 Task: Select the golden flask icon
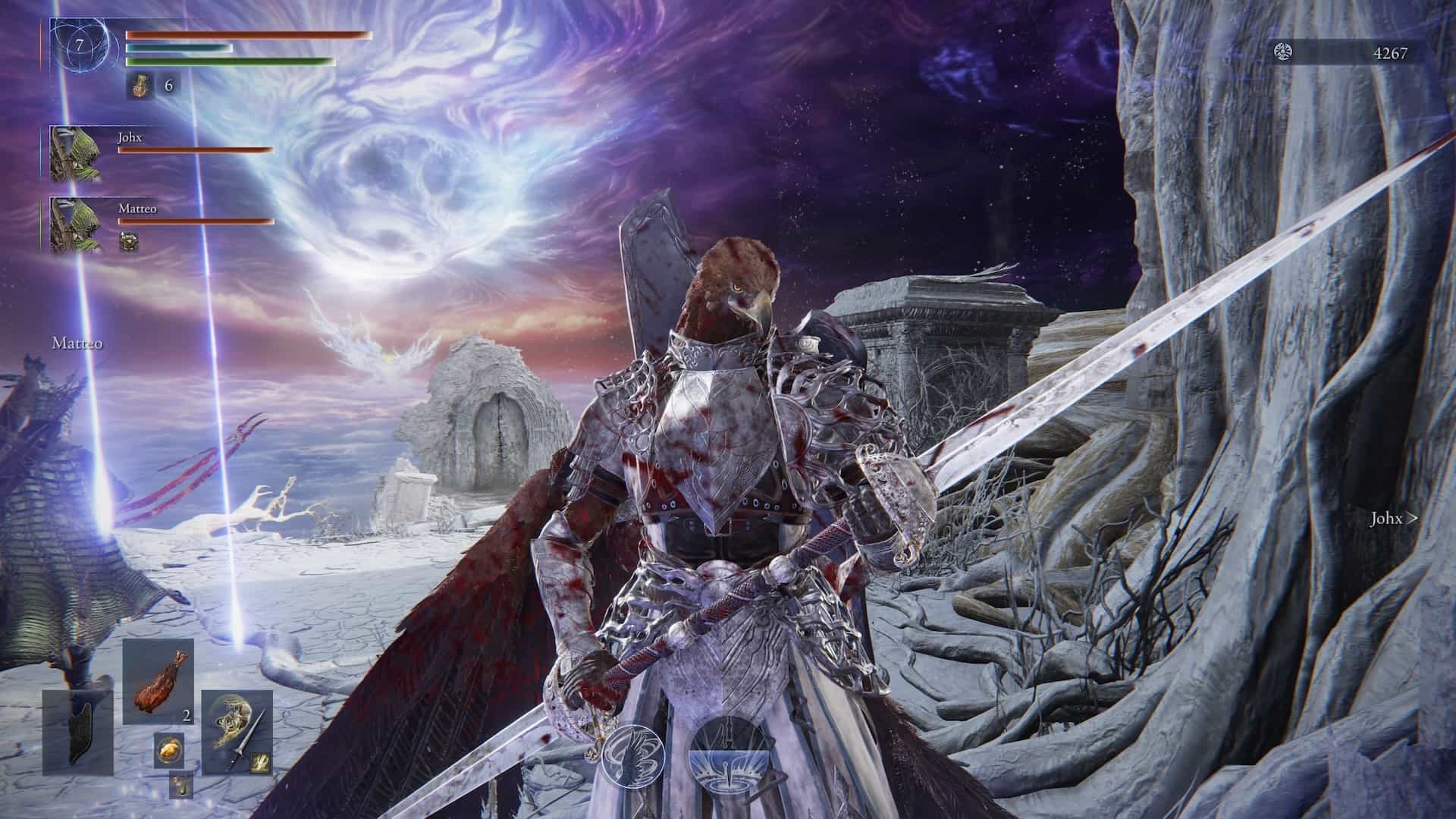click(140, 86)
